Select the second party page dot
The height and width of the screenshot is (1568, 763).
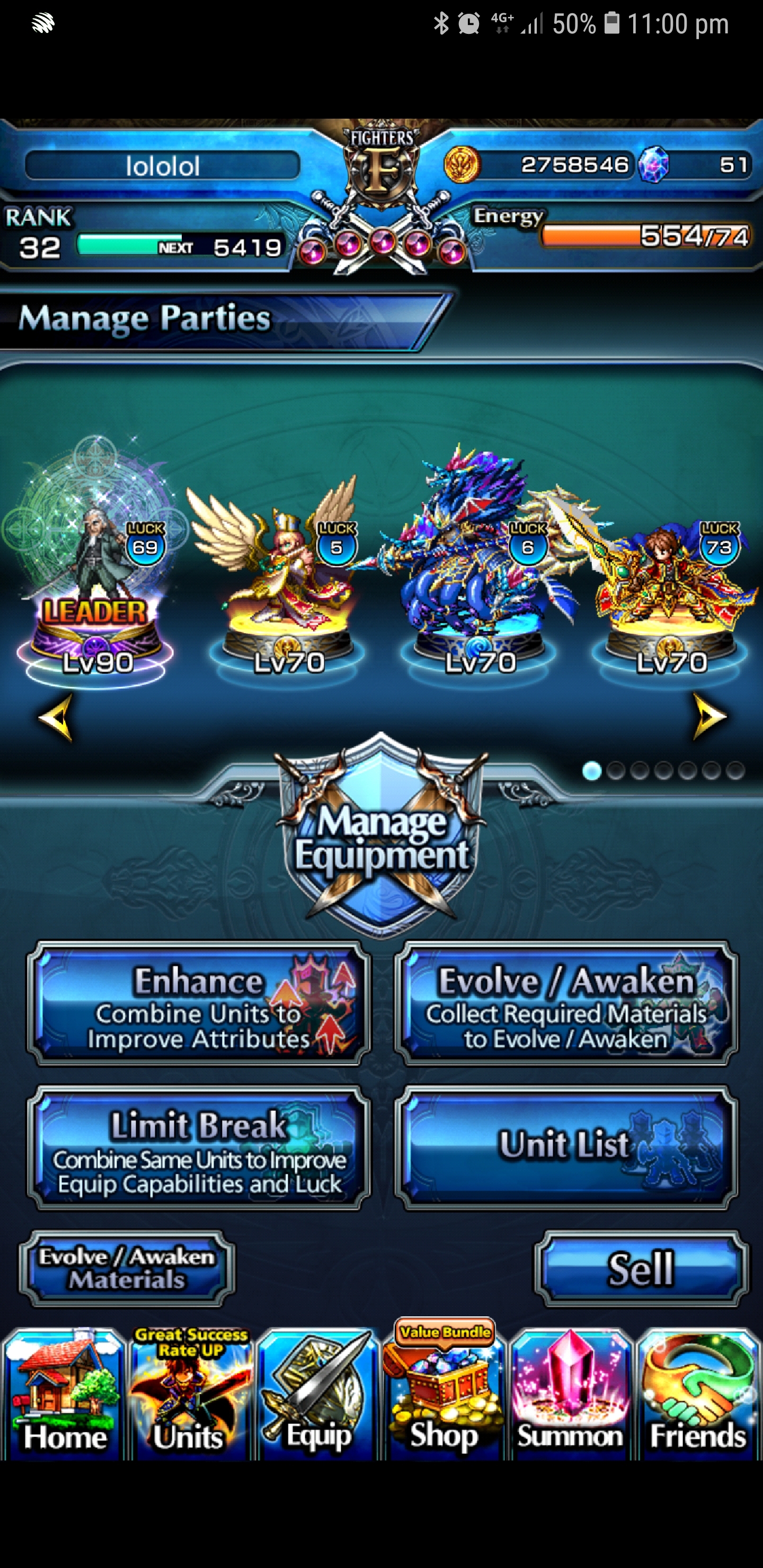615,772
